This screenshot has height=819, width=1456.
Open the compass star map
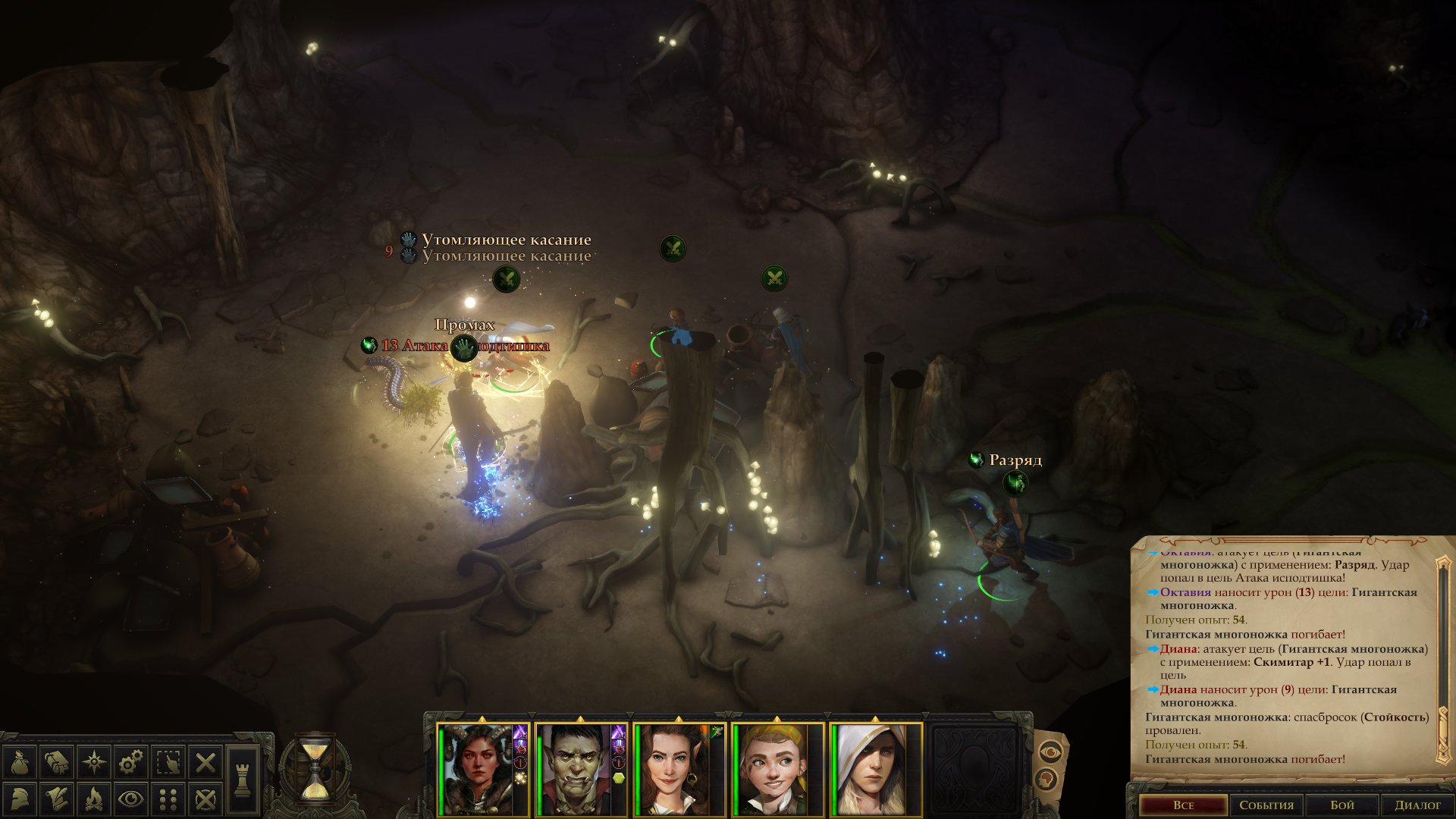(94, 762)
